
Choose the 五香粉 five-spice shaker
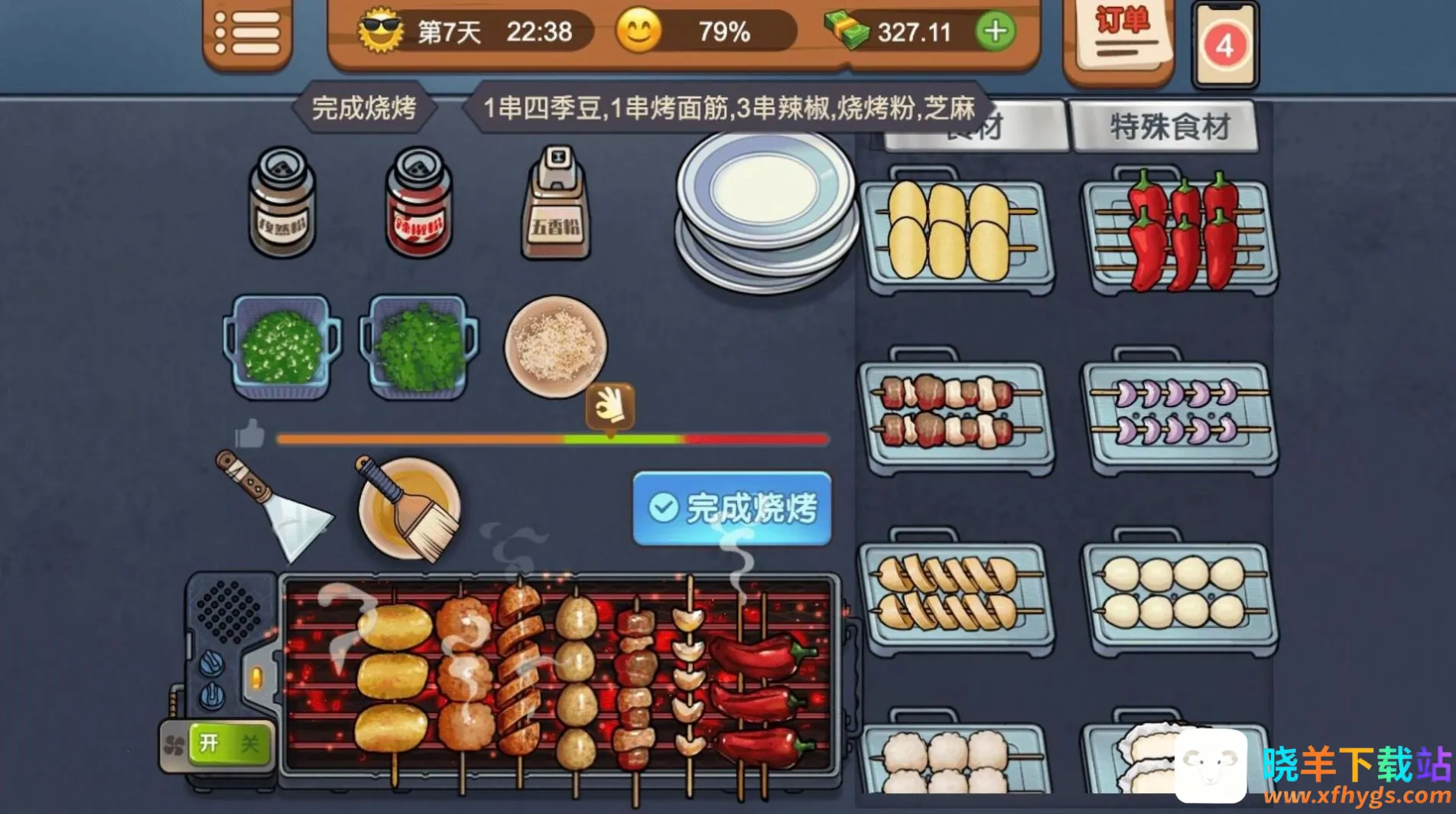click(x=556, y=203)
